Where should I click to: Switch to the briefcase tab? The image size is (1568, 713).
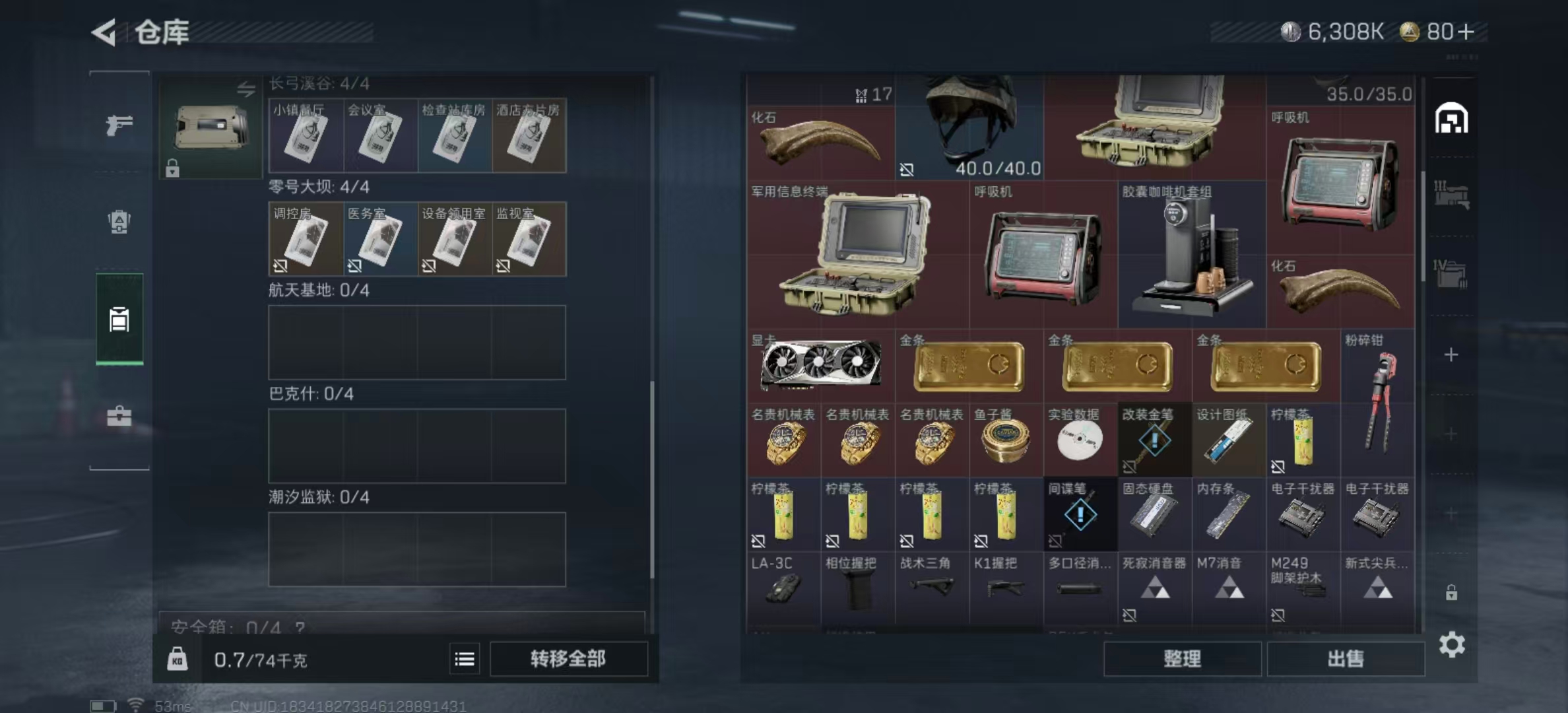(x=119, y=416)
